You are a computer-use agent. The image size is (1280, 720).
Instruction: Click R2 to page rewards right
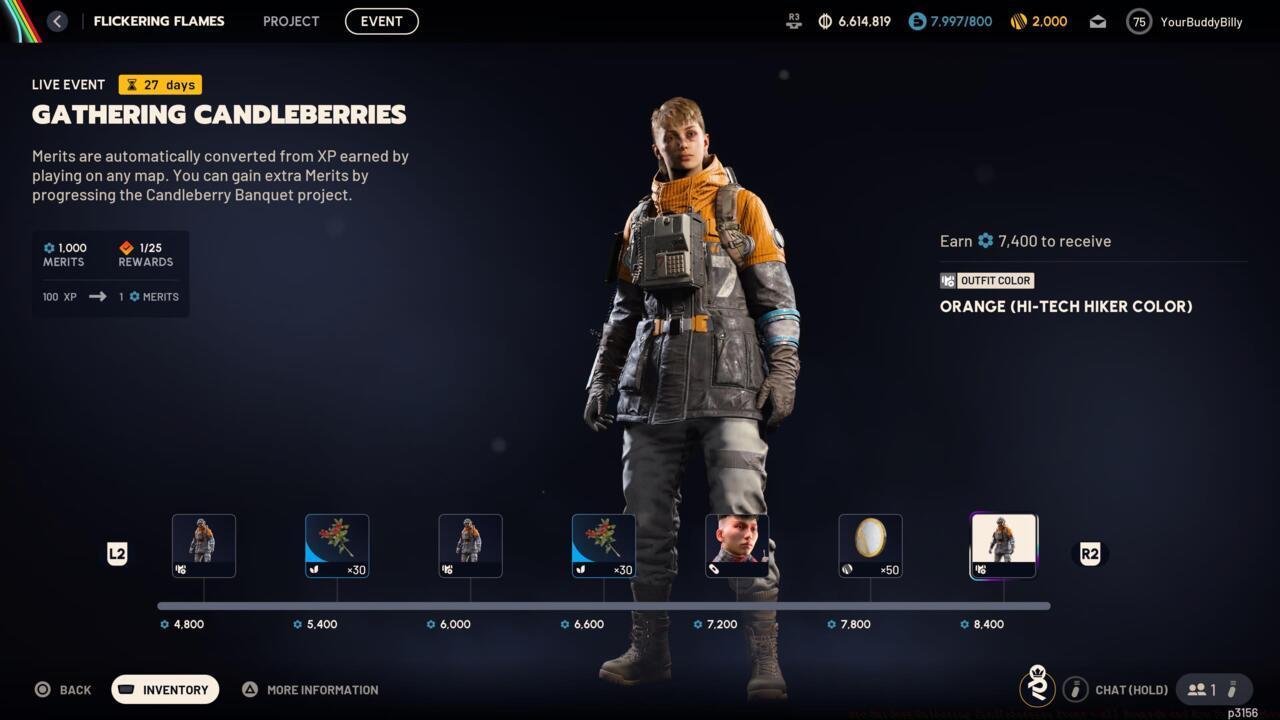[1090, 553]
